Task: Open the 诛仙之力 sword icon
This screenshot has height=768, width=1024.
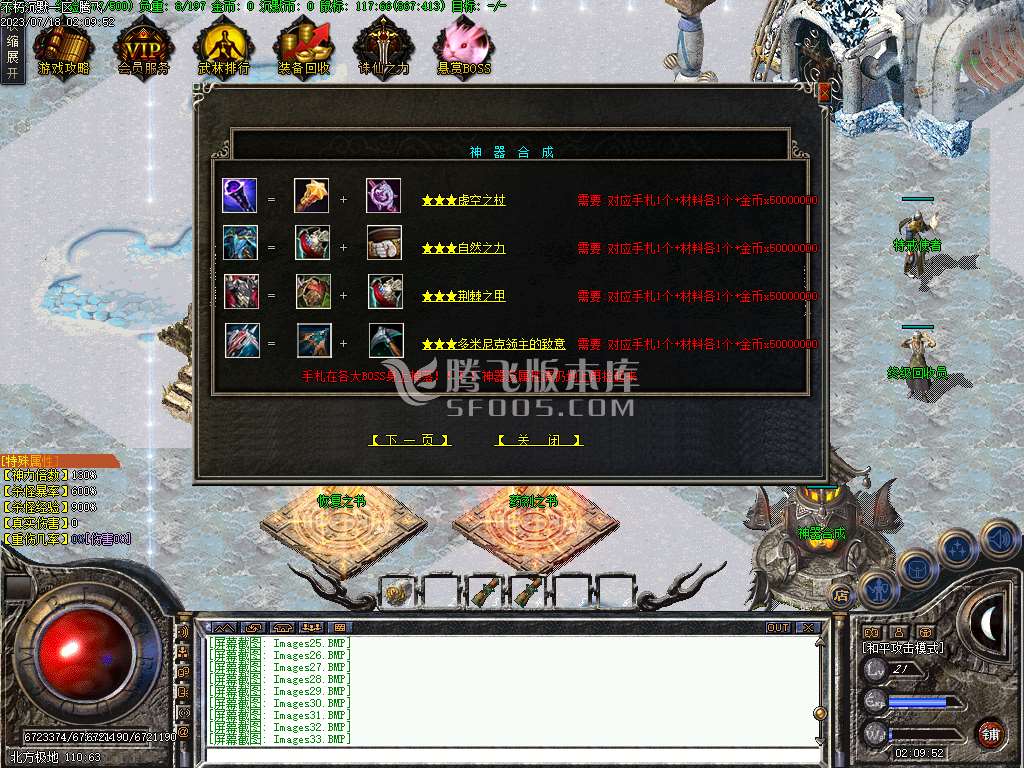Action: pyautogui.click(x=383, y=48)
